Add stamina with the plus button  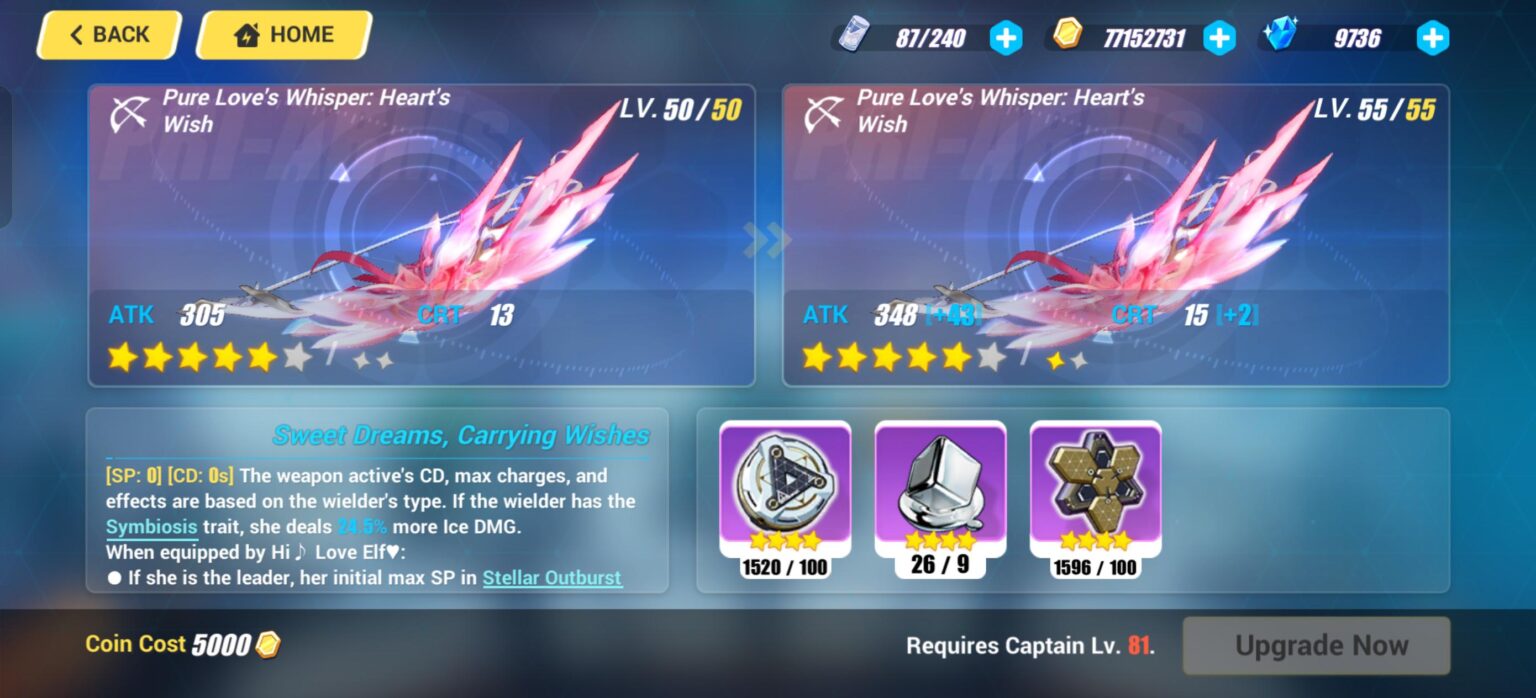(x=1006, y=38)
